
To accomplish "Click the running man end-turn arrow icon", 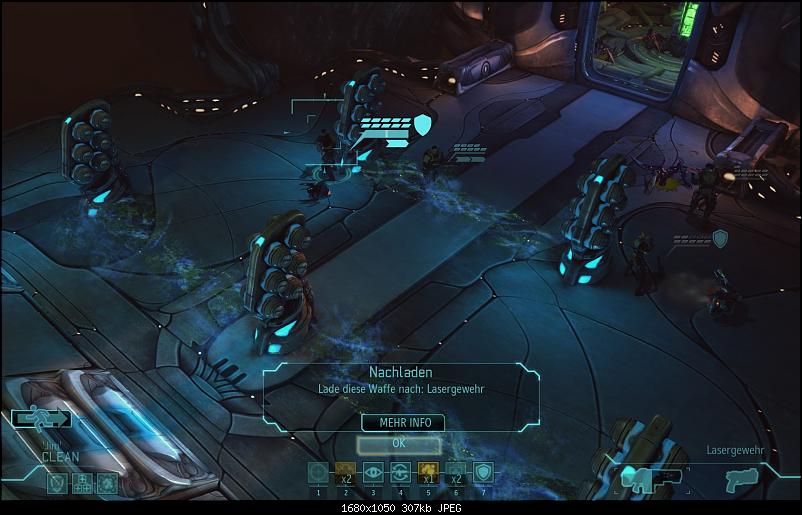I will [41, 419].
